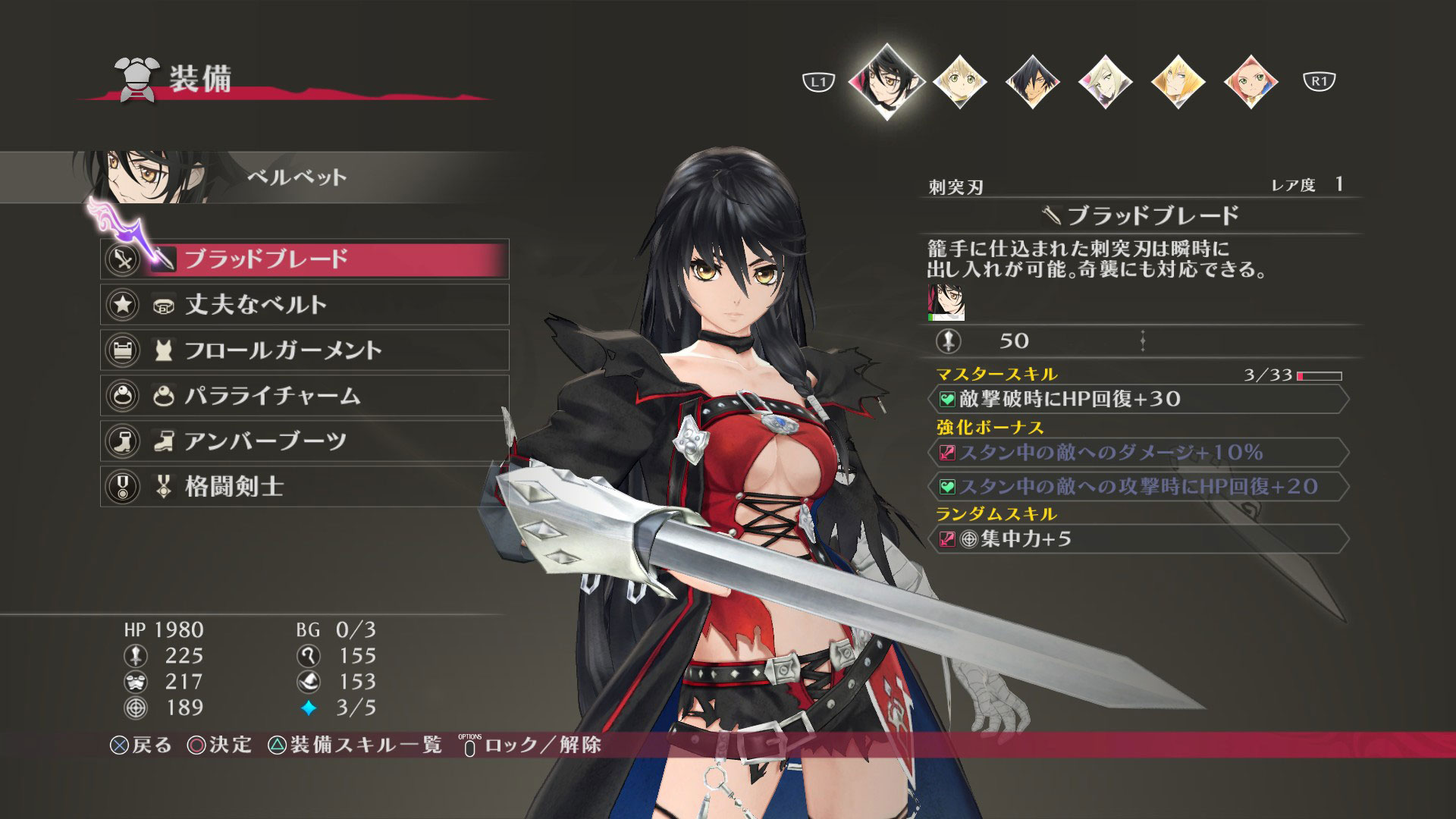Select the スタン中の敵へのダメージ+10% bonus row
The width and height of the screenshot is (1456, 819).
point(1139,453)
